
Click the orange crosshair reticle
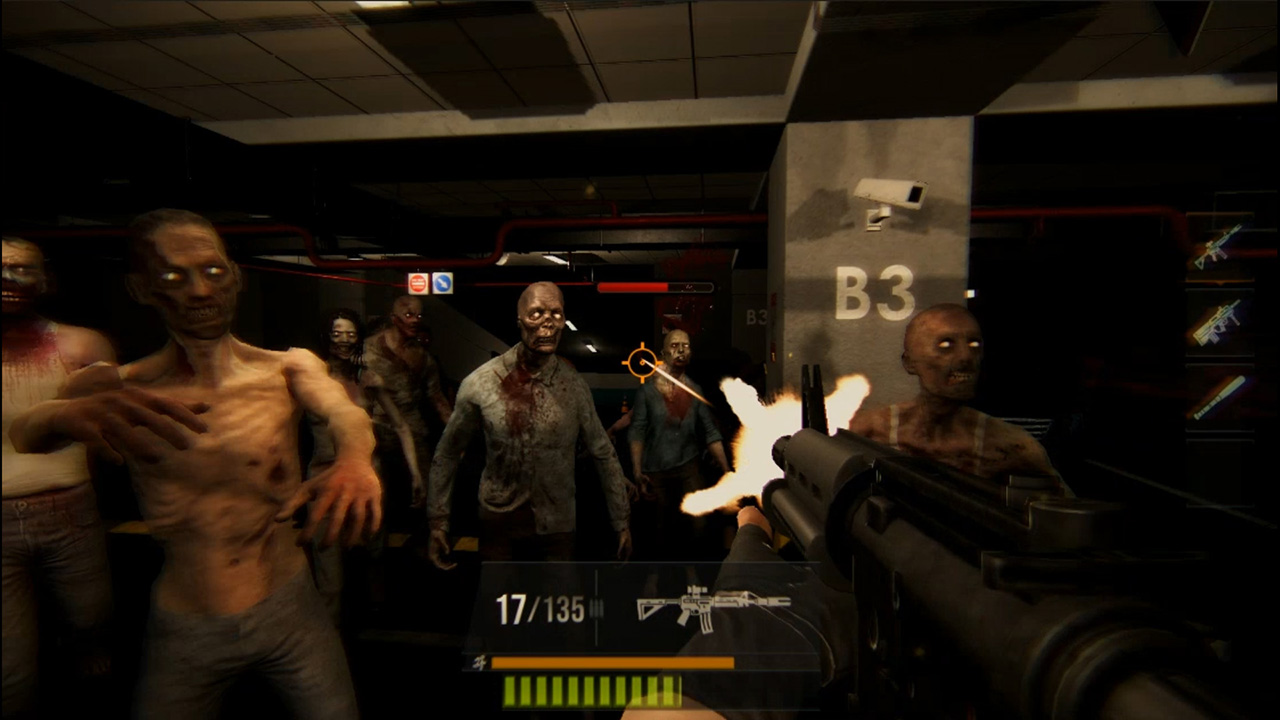(x=641, y=362)
